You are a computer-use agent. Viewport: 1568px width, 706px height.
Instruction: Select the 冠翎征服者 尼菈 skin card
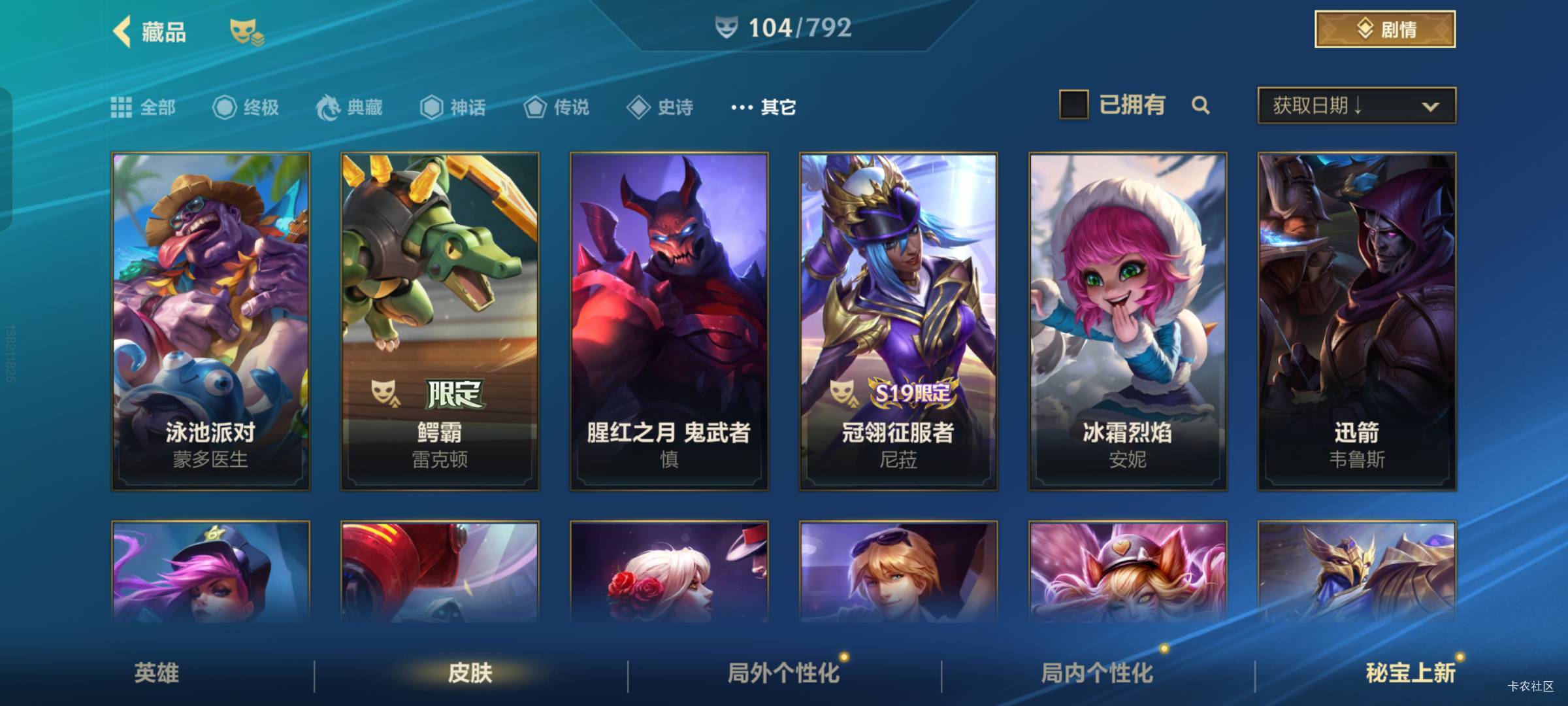click(898, 321)
